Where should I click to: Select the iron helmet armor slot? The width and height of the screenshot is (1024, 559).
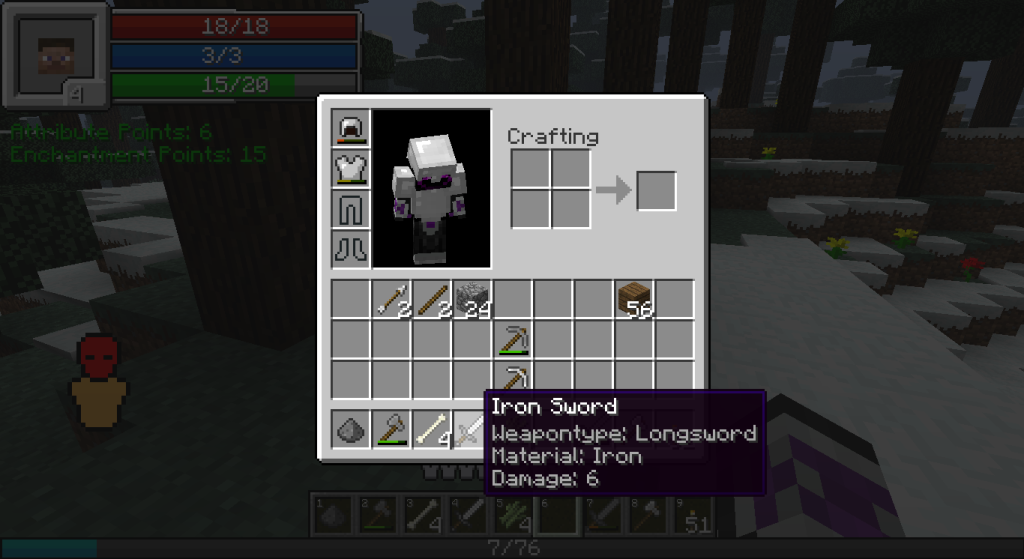(x=352, y=128)
